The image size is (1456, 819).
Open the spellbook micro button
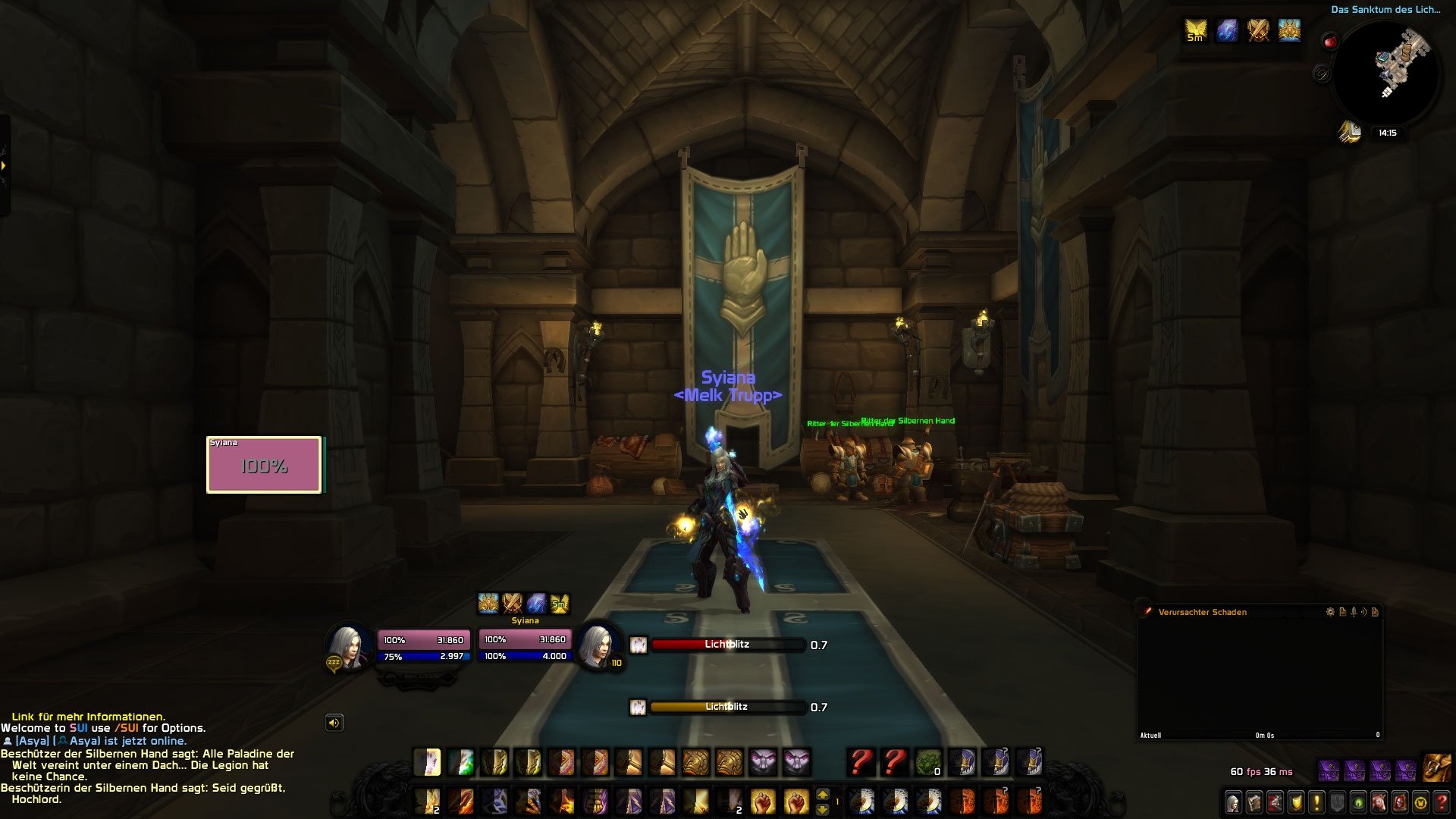[x=1255, y=802]
